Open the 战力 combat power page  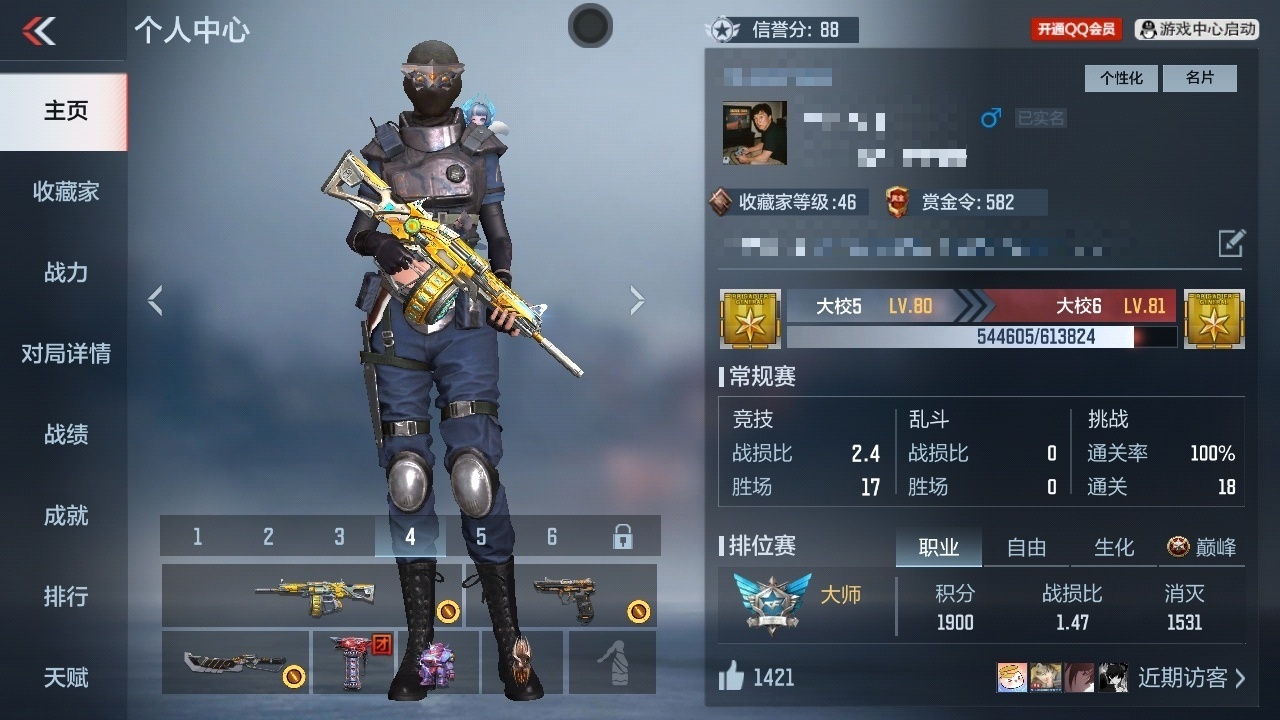(65, 272)
